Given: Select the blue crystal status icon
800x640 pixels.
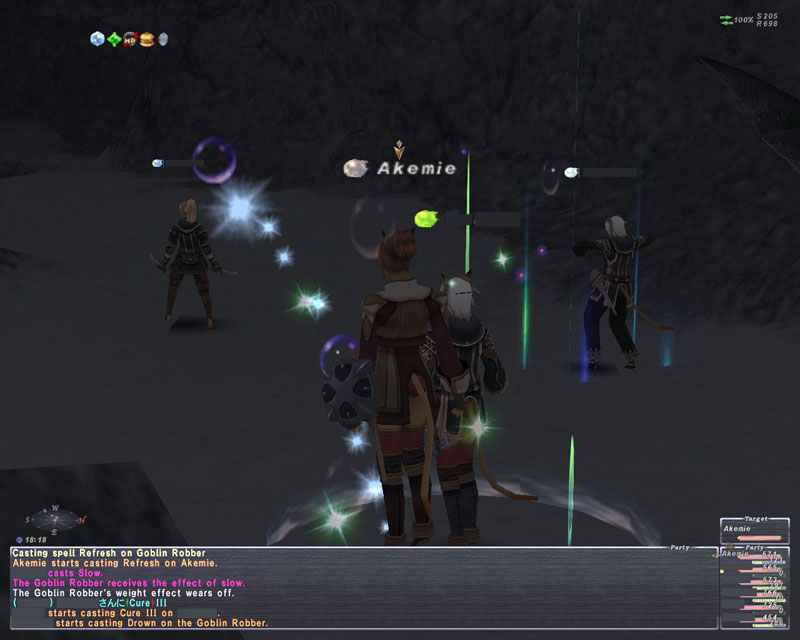Looking at the screenshot, I should (97, 39).
